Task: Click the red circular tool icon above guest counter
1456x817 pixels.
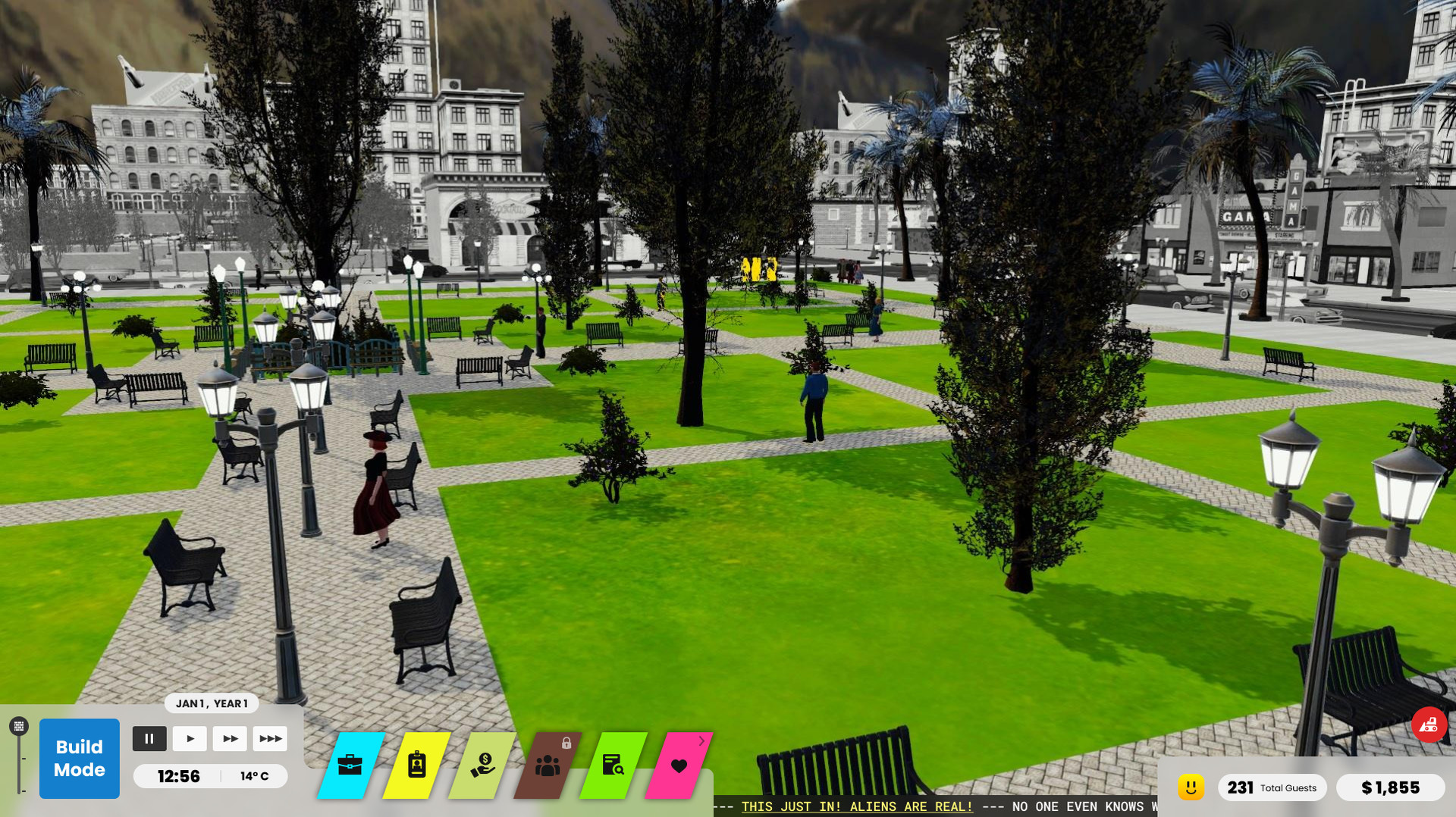Action: pyautogui.click(x=1429, y=724)
